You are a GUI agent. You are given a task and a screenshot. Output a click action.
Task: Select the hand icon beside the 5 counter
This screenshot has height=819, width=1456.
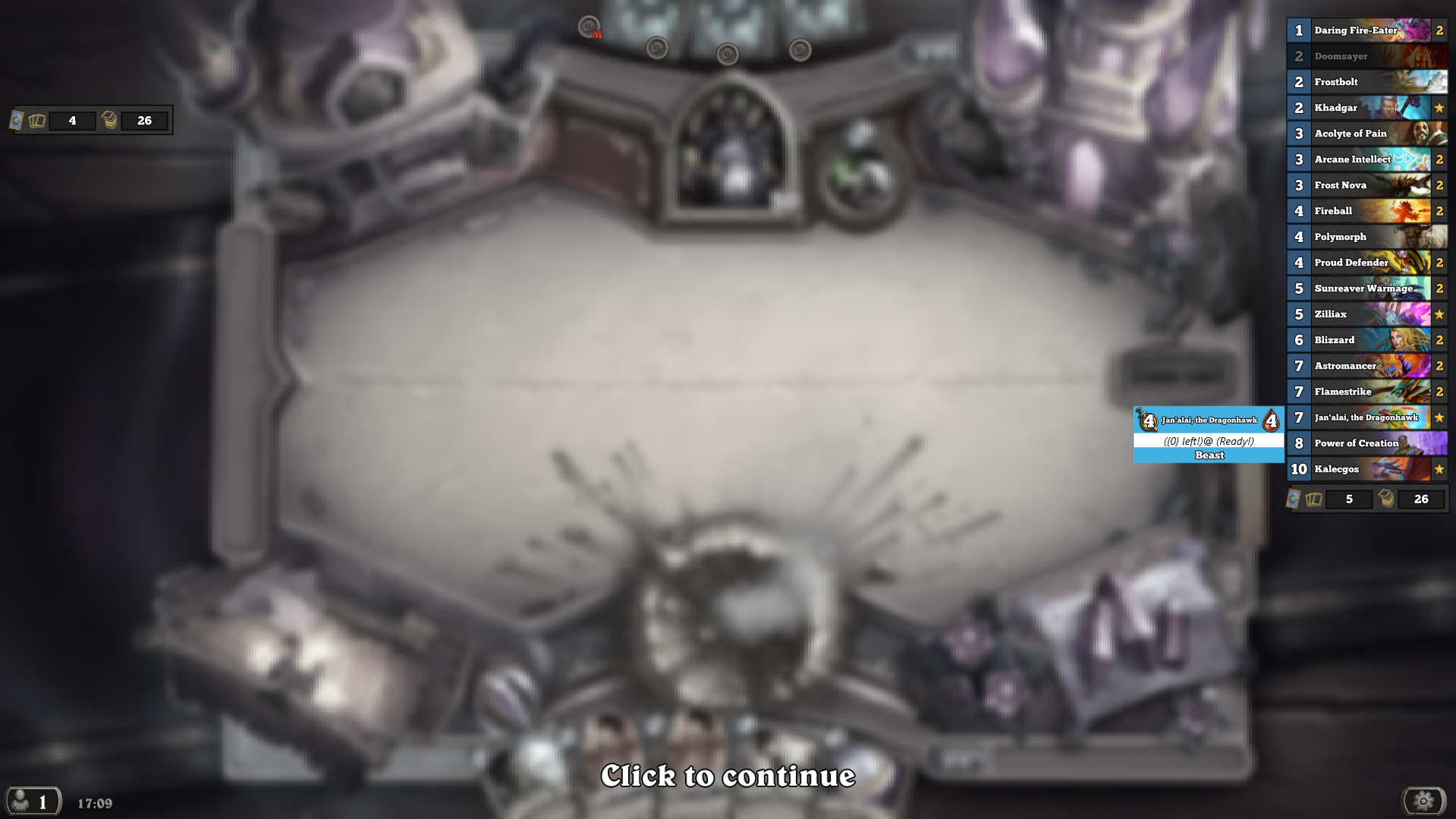(x=1313, y=499)
